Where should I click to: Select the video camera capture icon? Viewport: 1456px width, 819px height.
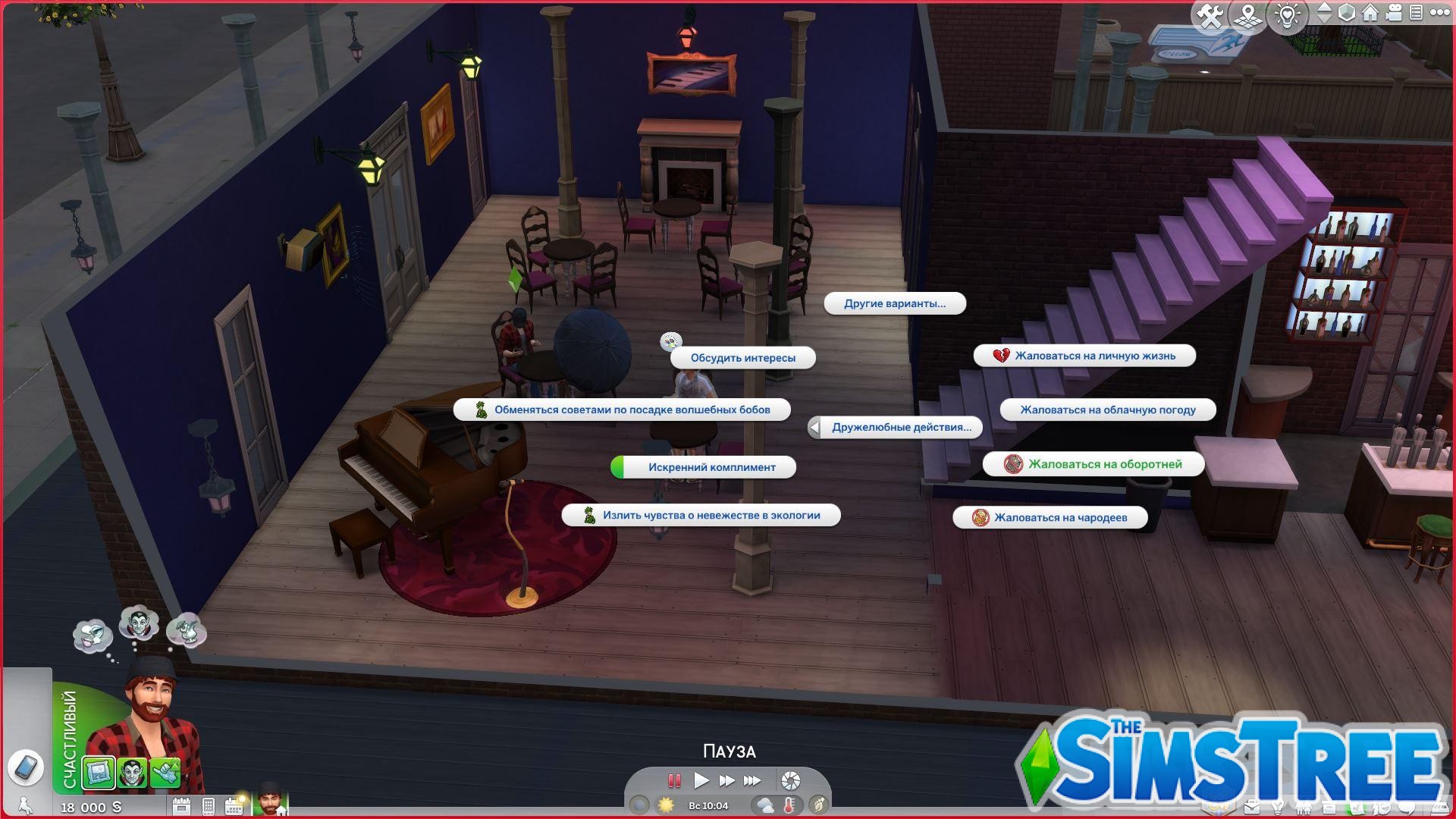1394,13
